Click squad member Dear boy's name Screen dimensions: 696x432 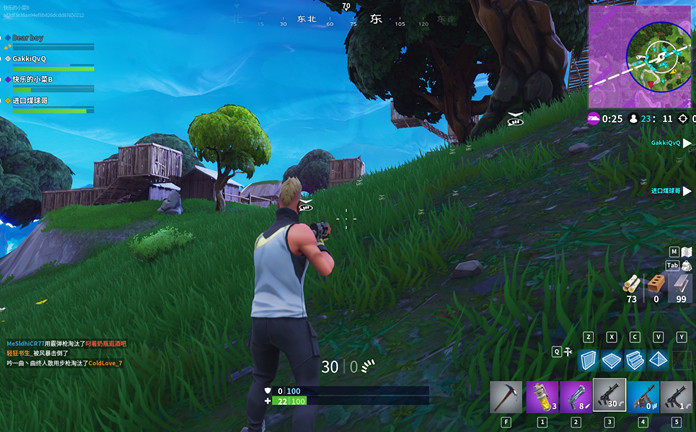coord(28,37)
